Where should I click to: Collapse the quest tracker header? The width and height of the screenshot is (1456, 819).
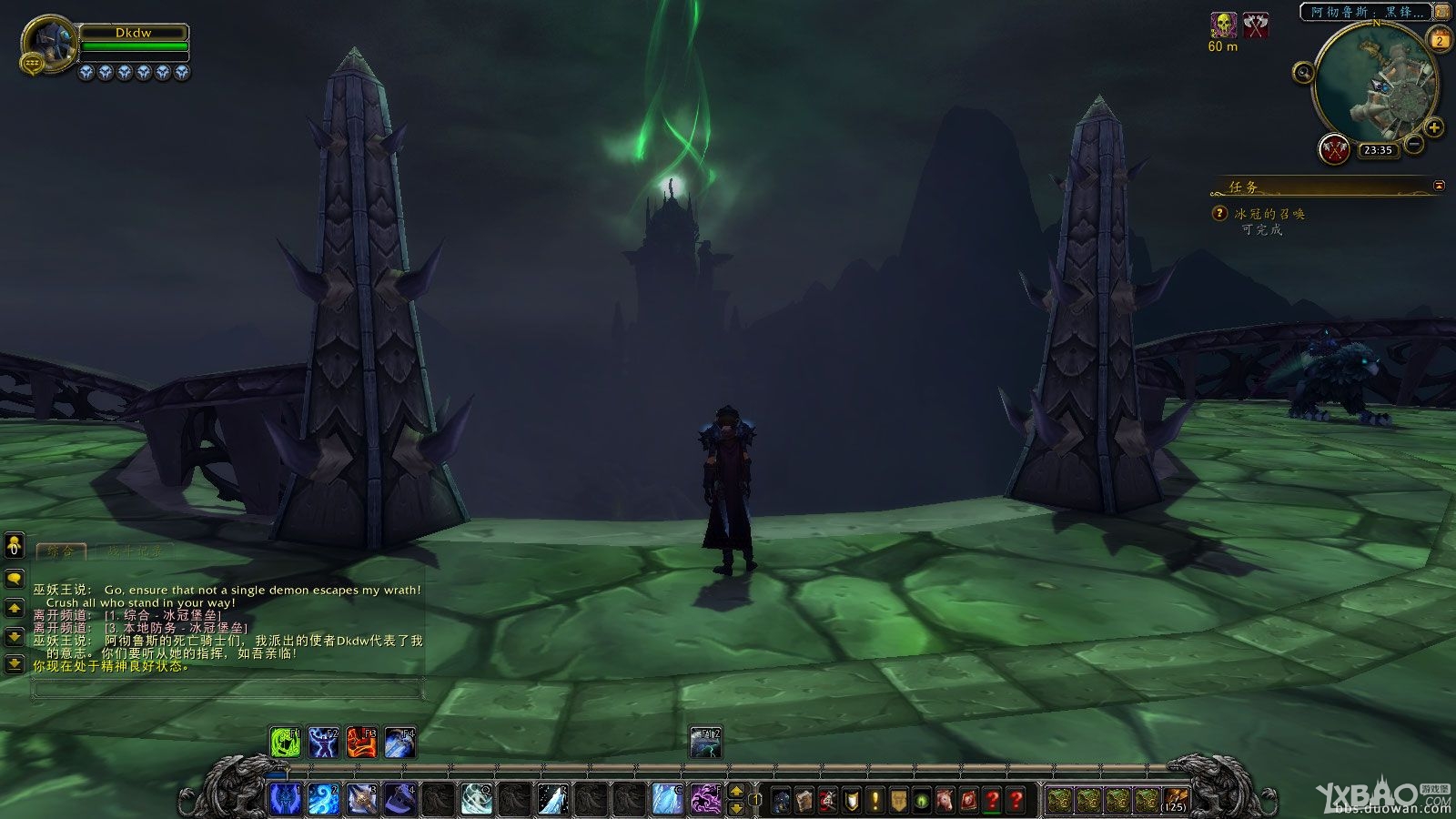1439,186
